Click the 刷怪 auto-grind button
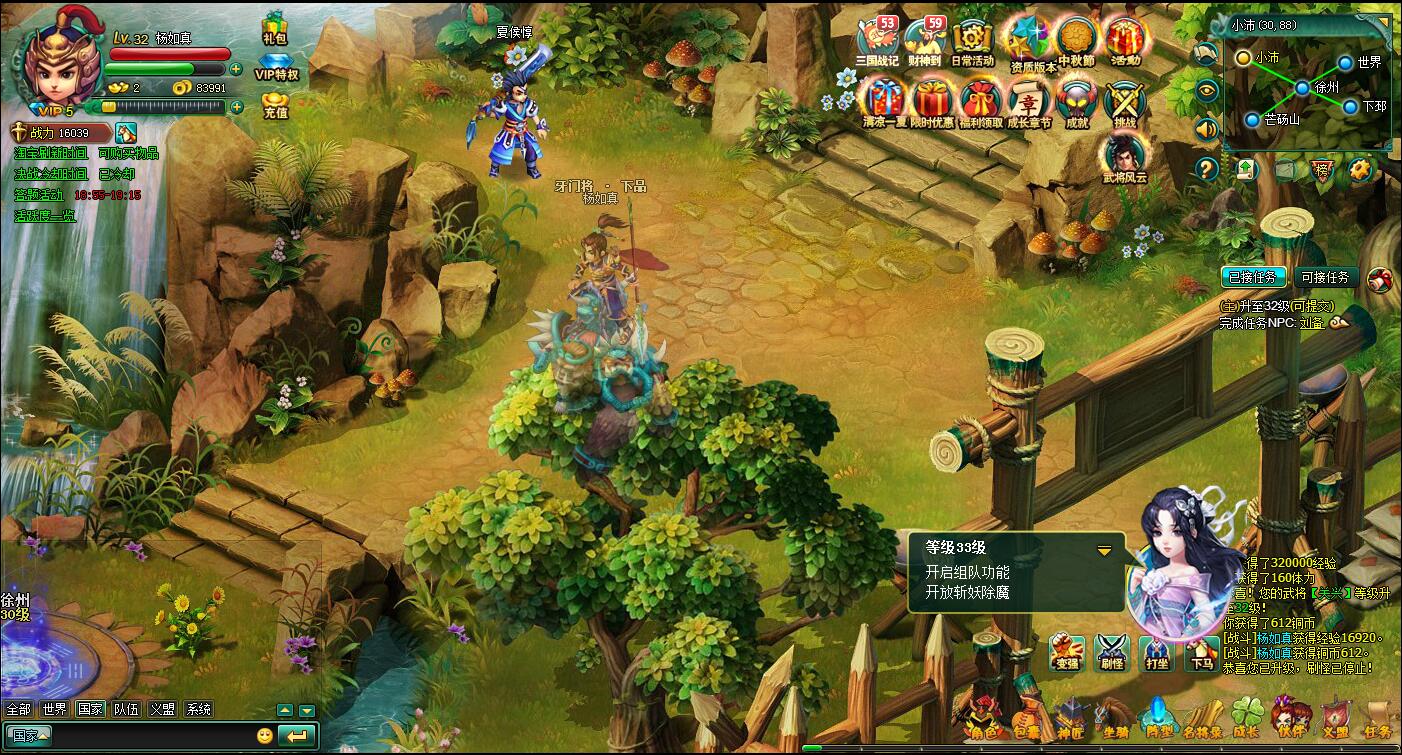 1111,652
